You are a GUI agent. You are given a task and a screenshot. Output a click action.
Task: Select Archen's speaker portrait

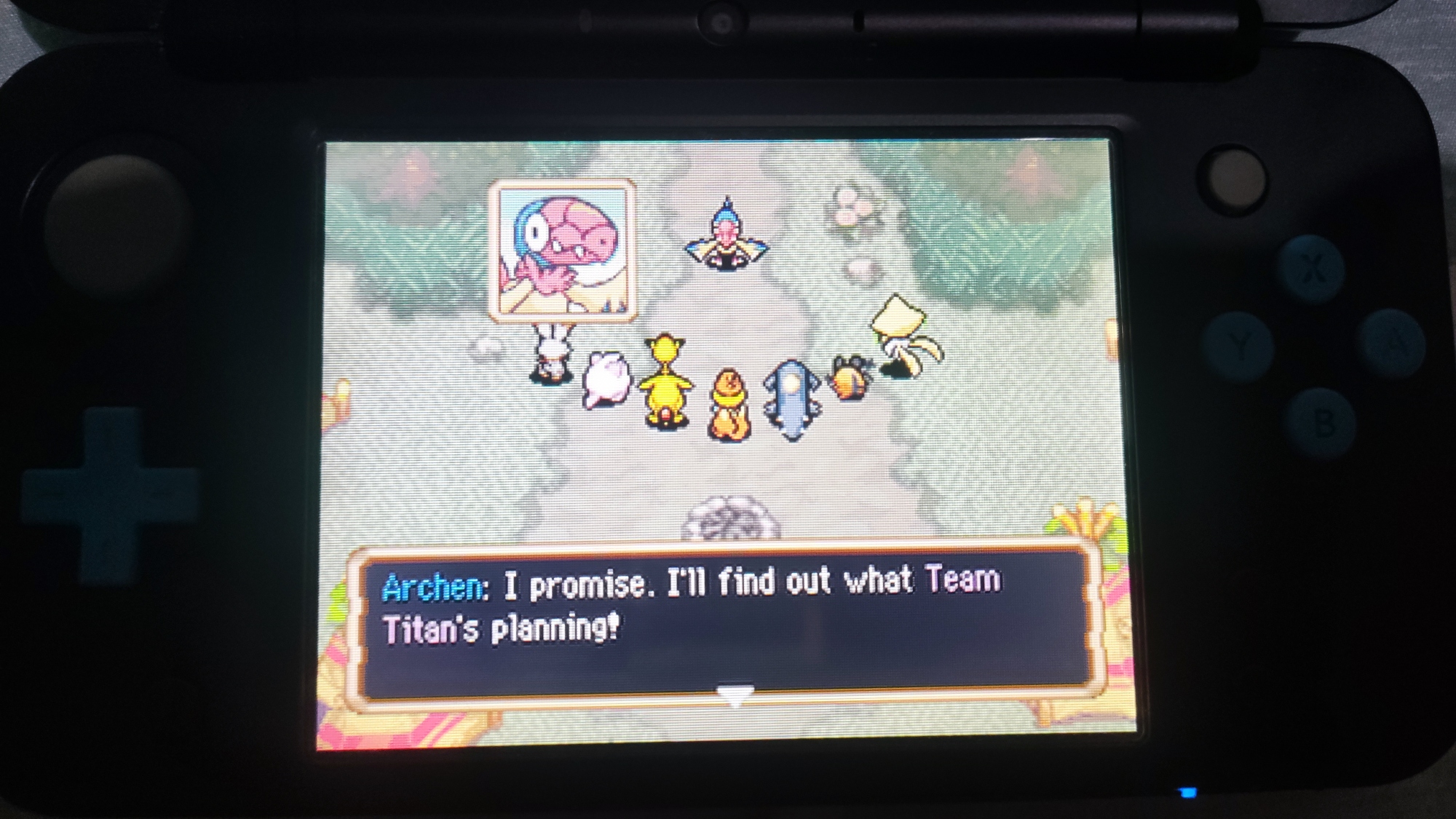point(562,250)
